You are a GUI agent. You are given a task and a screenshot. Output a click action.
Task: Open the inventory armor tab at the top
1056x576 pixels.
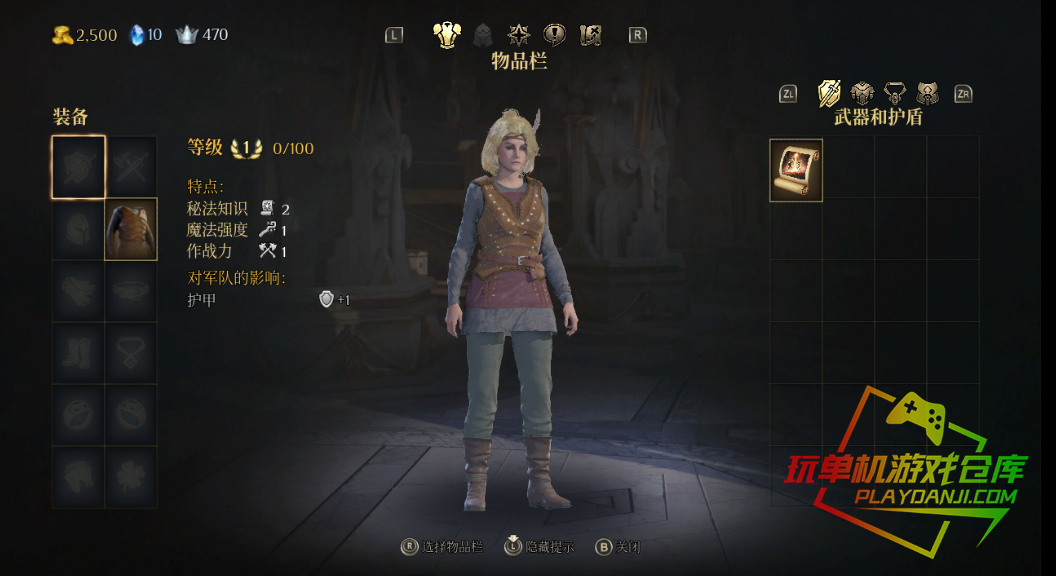pos(446,35)
